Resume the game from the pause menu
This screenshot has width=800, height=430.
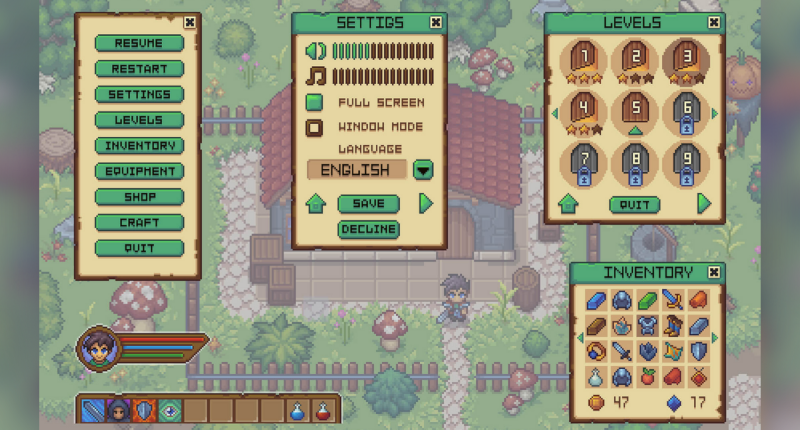click(x=139, y=43)
